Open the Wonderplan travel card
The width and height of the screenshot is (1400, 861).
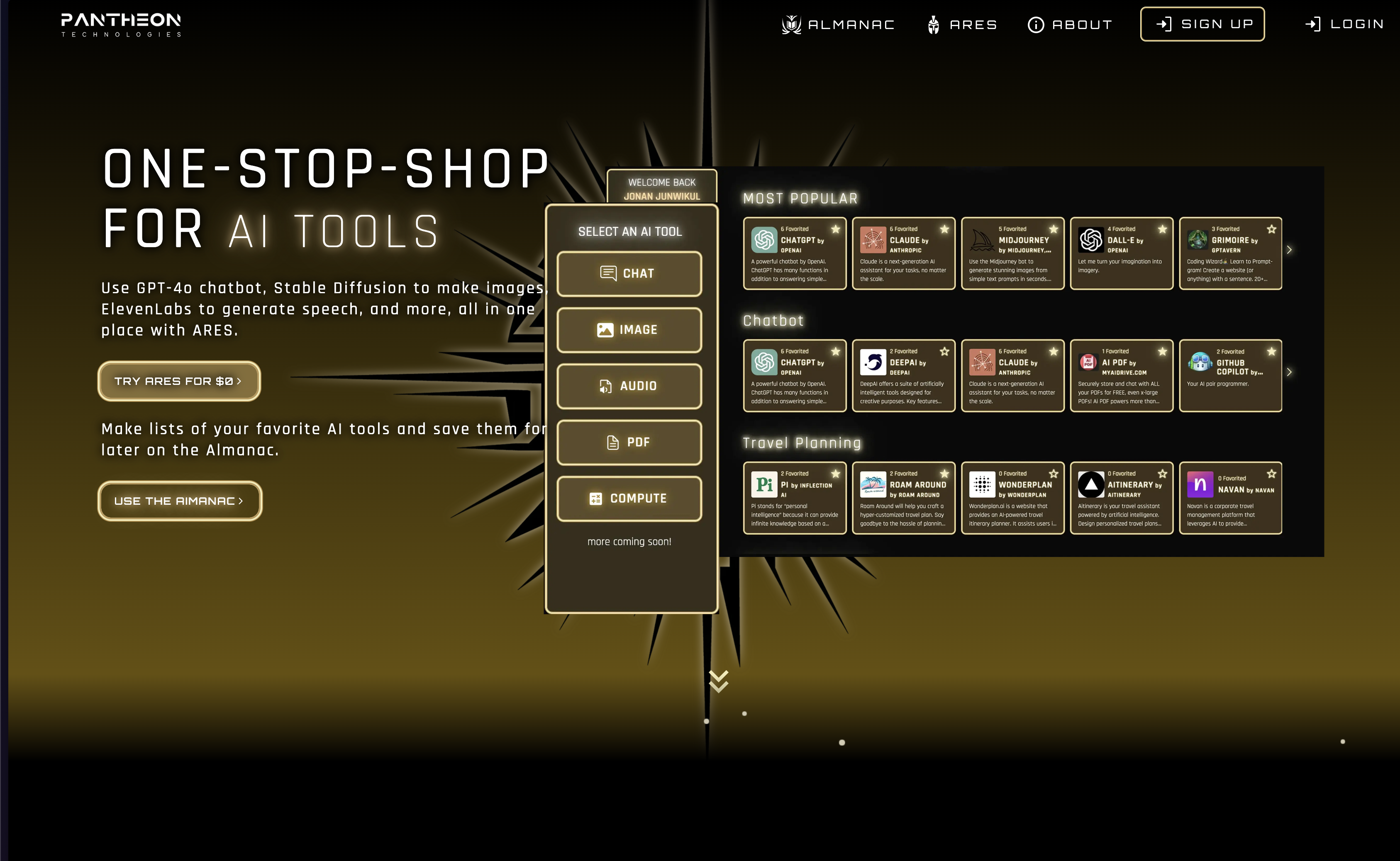pyautogui.click(x=1012, y=498)
